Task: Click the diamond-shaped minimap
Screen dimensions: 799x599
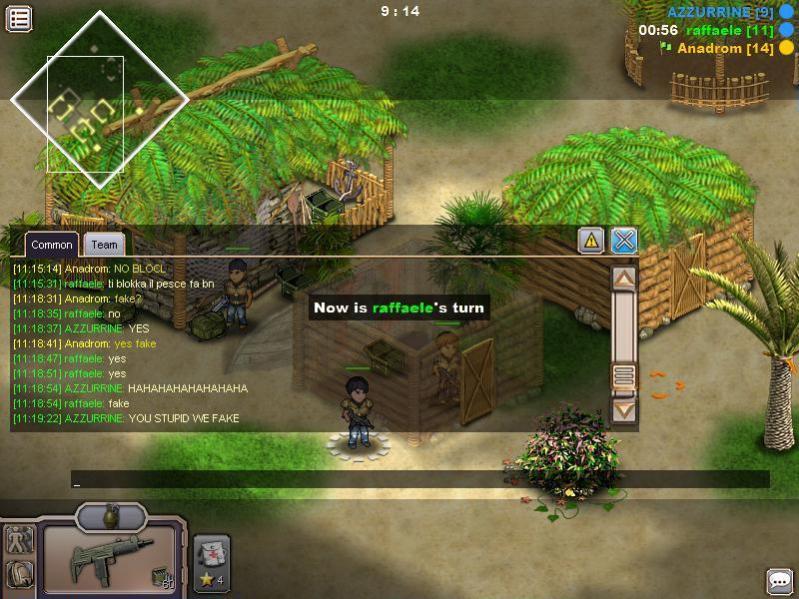Action: [99, 99]
